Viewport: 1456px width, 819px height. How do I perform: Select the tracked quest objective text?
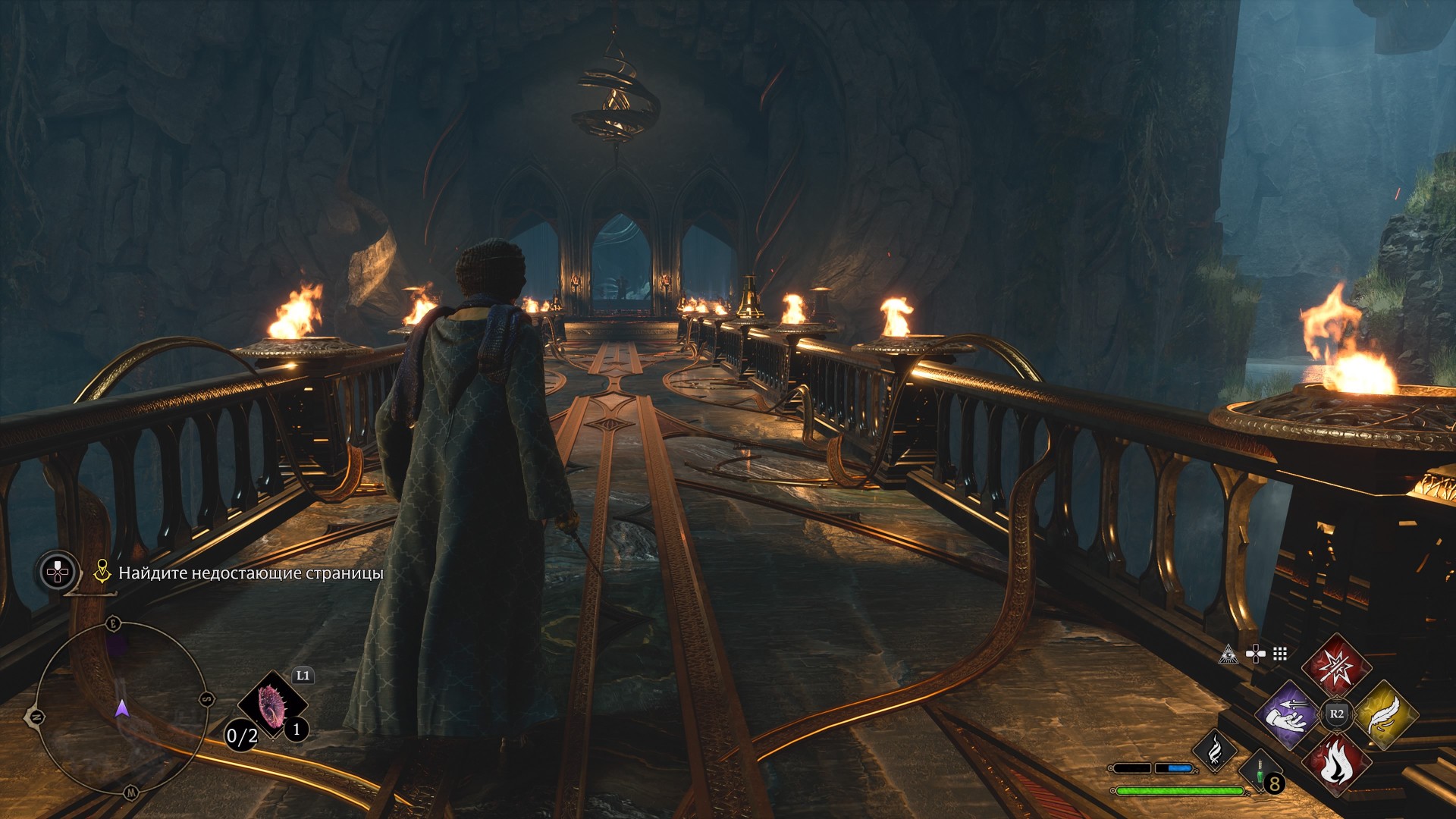250,573
